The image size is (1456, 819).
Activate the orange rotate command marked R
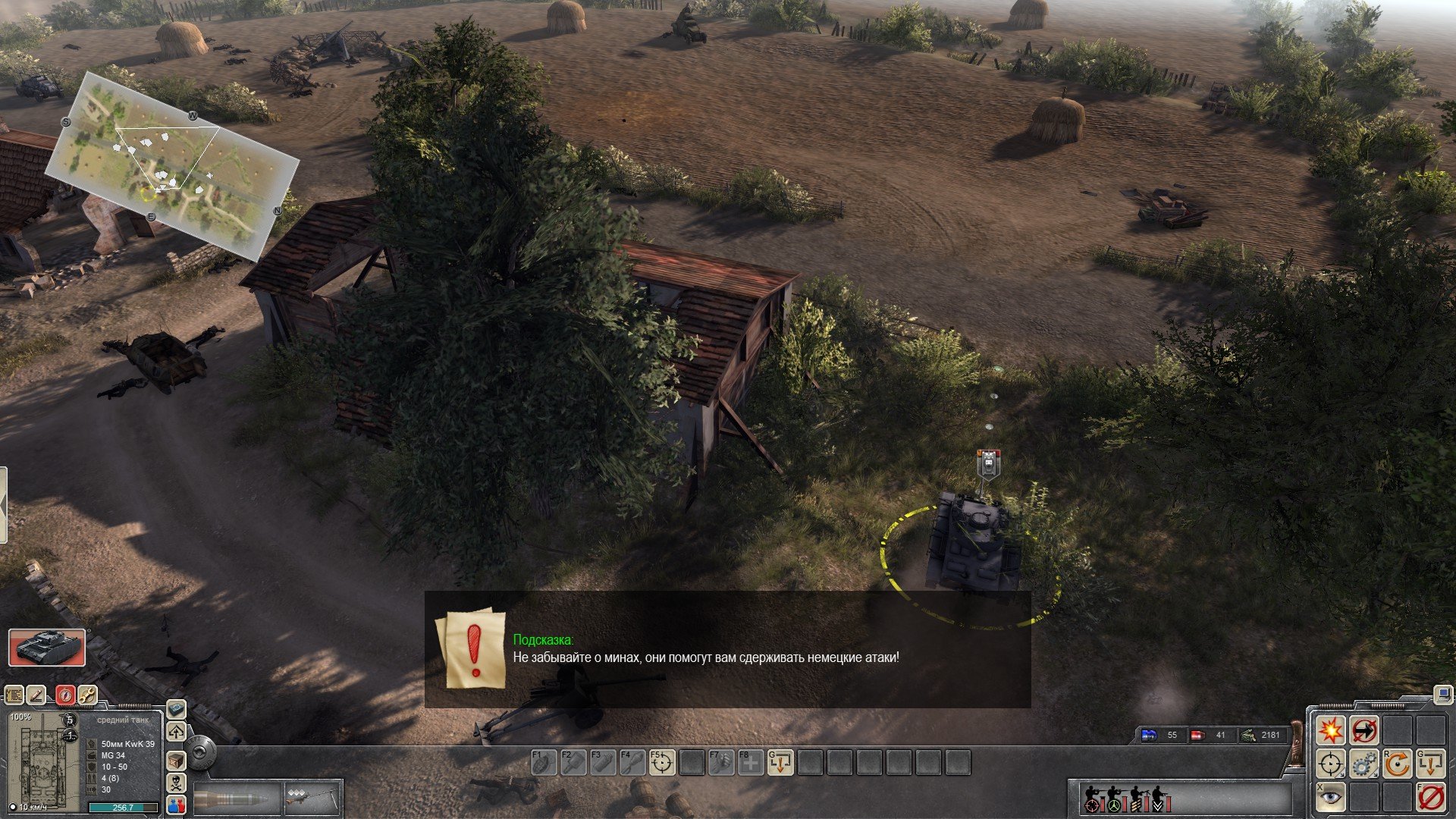point(1397,764)
